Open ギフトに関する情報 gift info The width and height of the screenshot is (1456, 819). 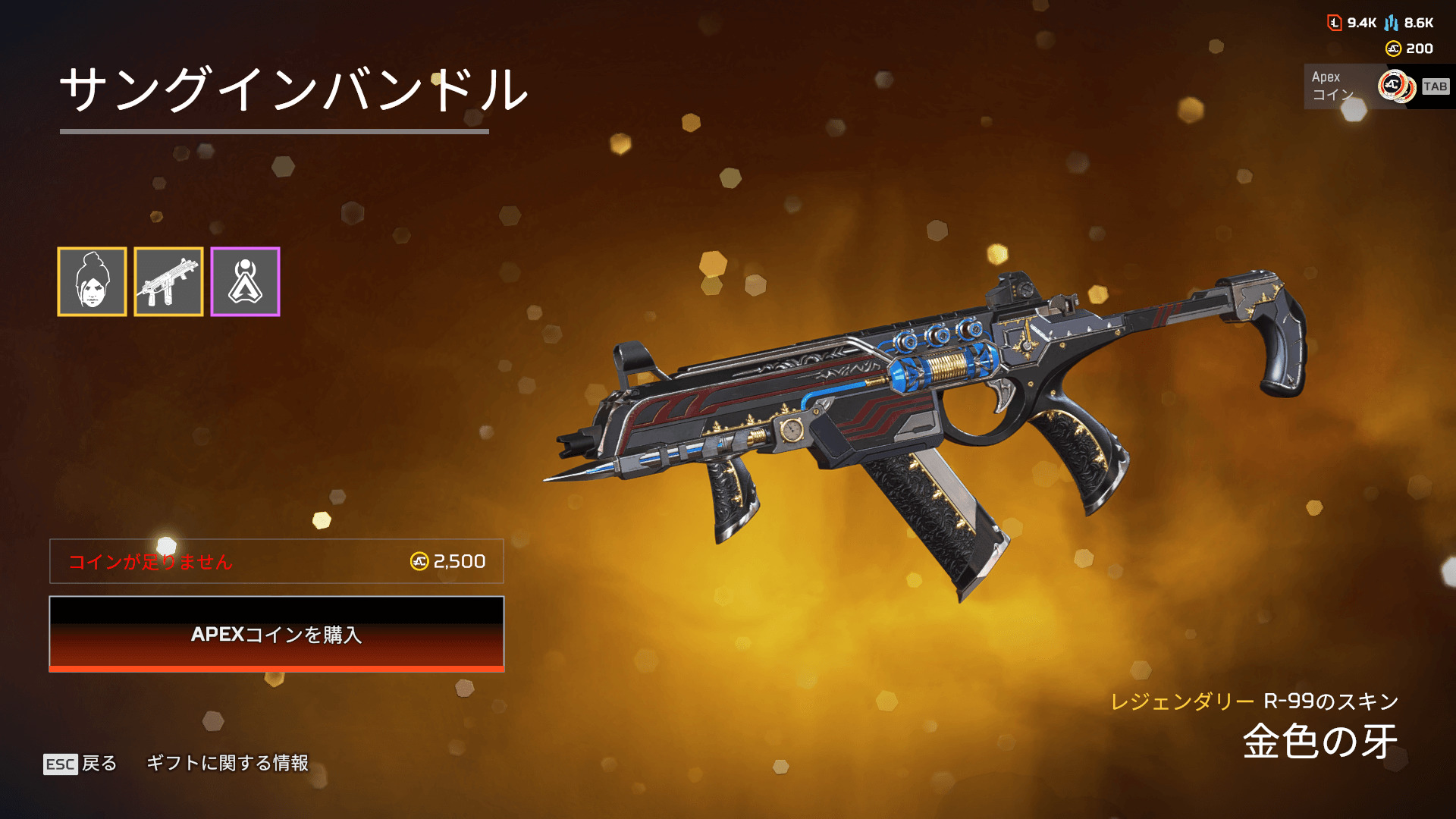227,763
